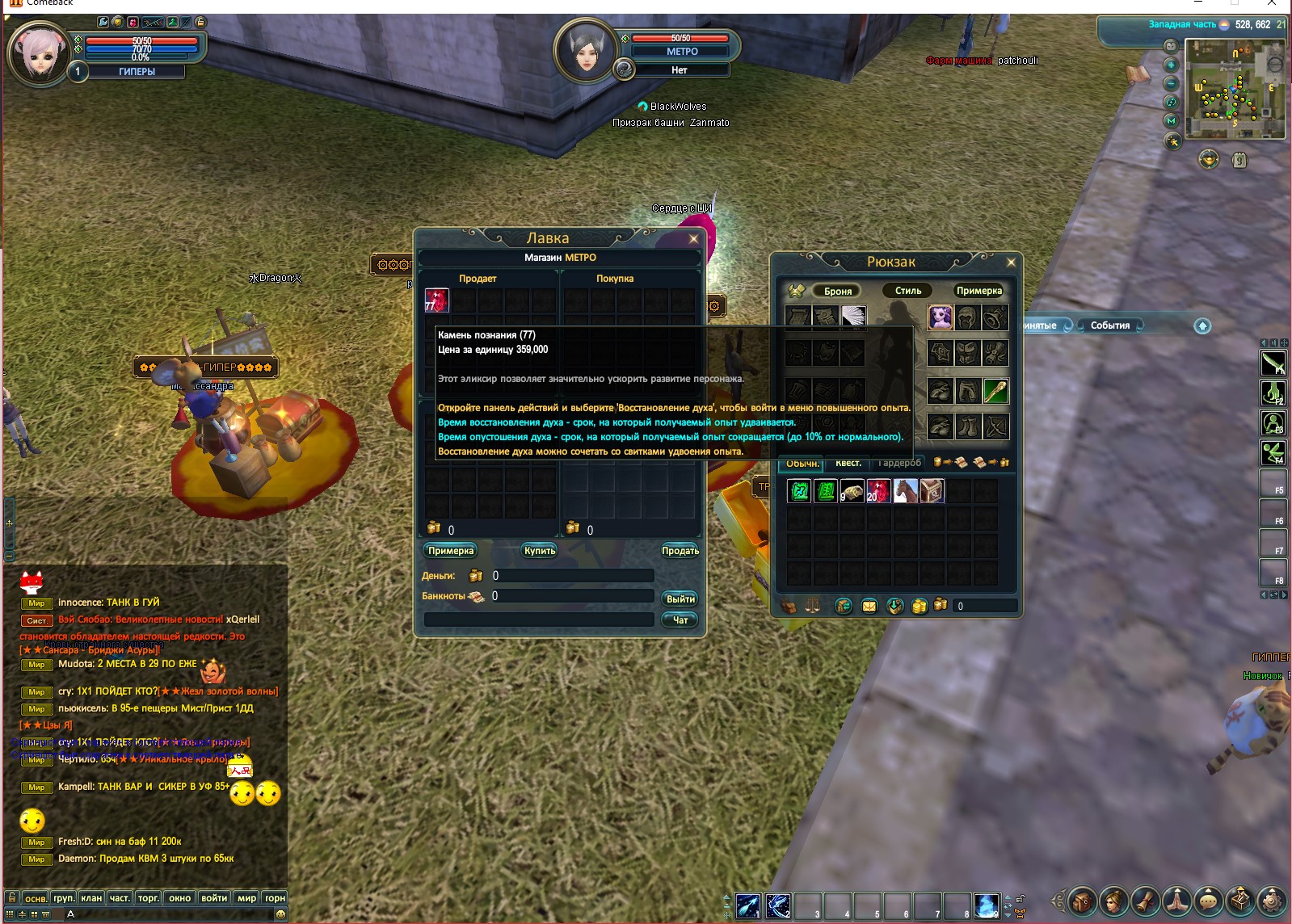Open the События panel tab
The image size is (1292, 924).
(x=1110, y=325)
